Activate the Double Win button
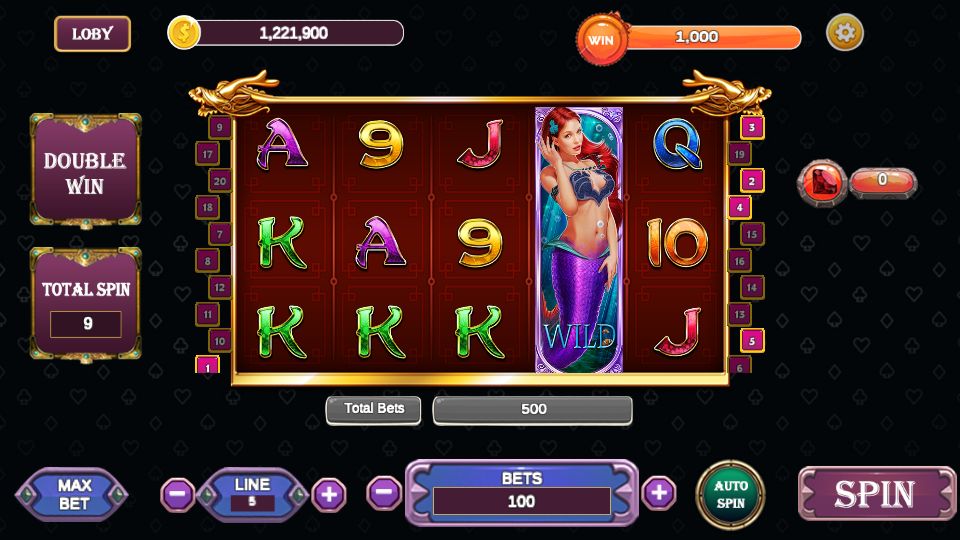Viewport: 960px width, 540px height. tap(85, 172)
